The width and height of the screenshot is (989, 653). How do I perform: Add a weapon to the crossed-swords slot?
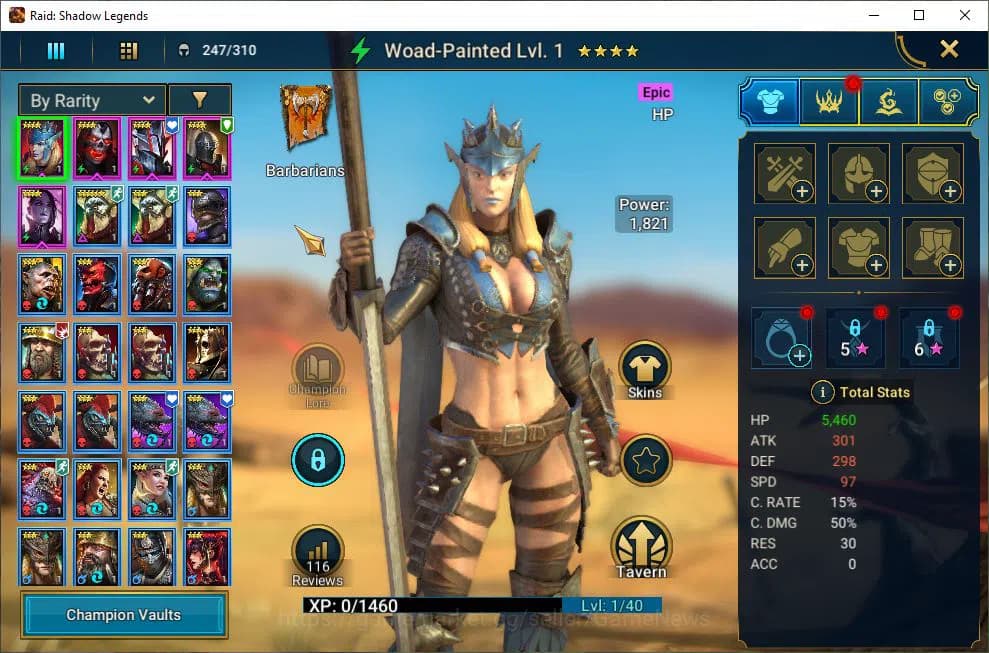[784, 173]
